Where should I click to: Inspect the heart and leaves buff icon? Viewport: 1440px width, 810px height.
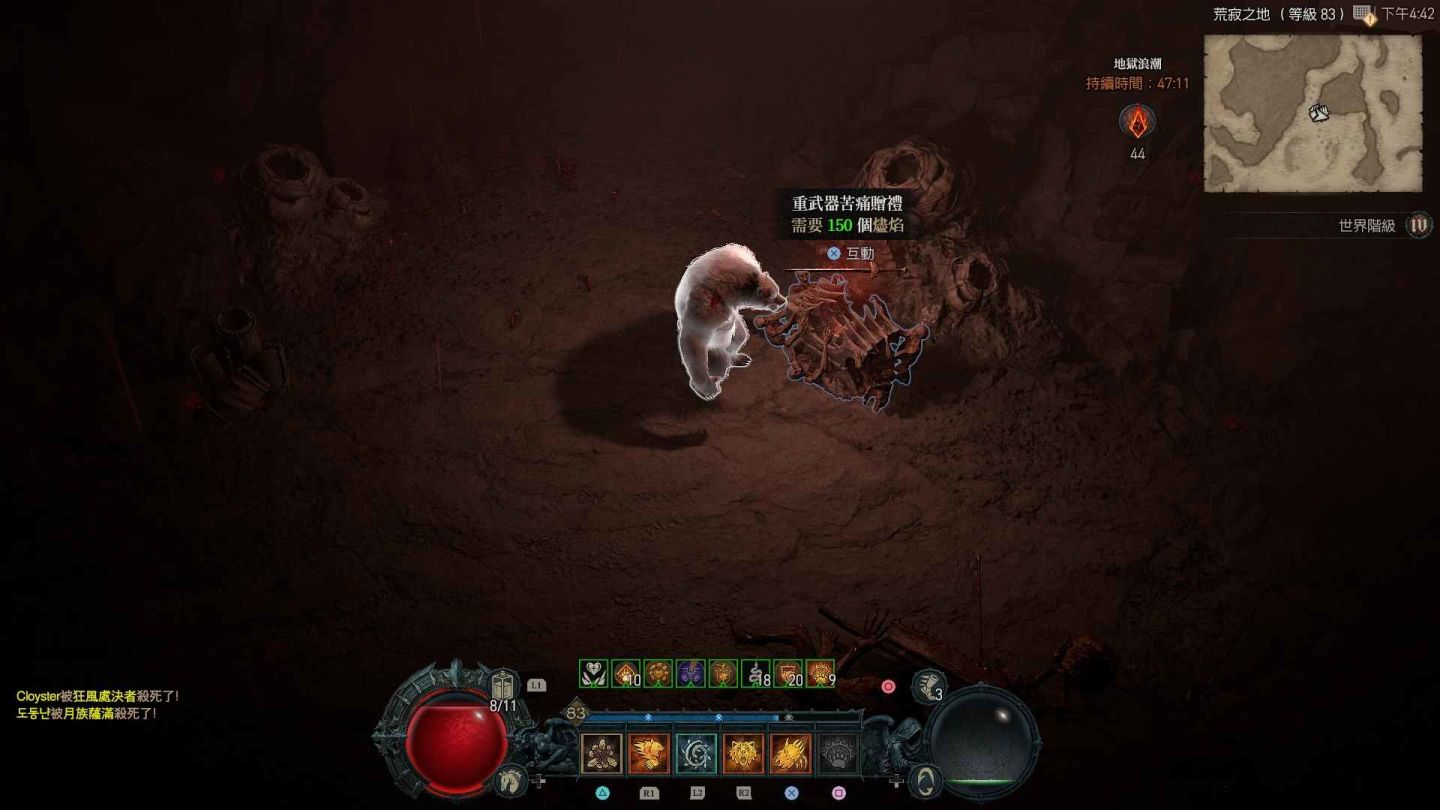593,673
